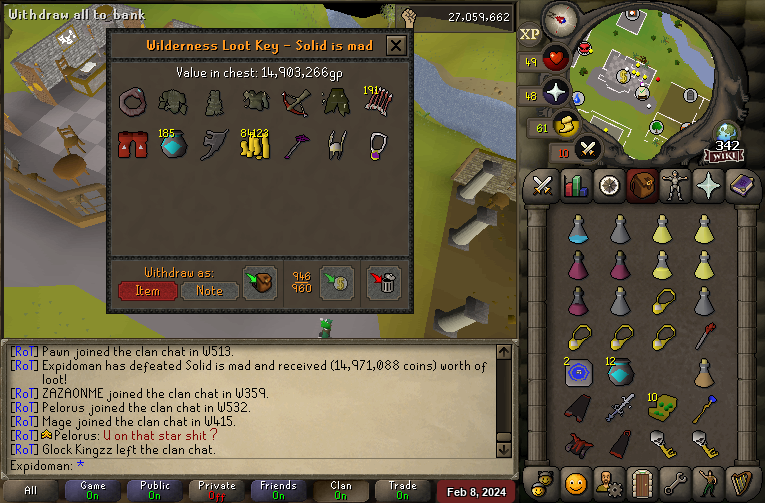Viewport: 765px width, 503px height.
Task: Select Item as the withdraw mode
Action: [x=148, y=290]
